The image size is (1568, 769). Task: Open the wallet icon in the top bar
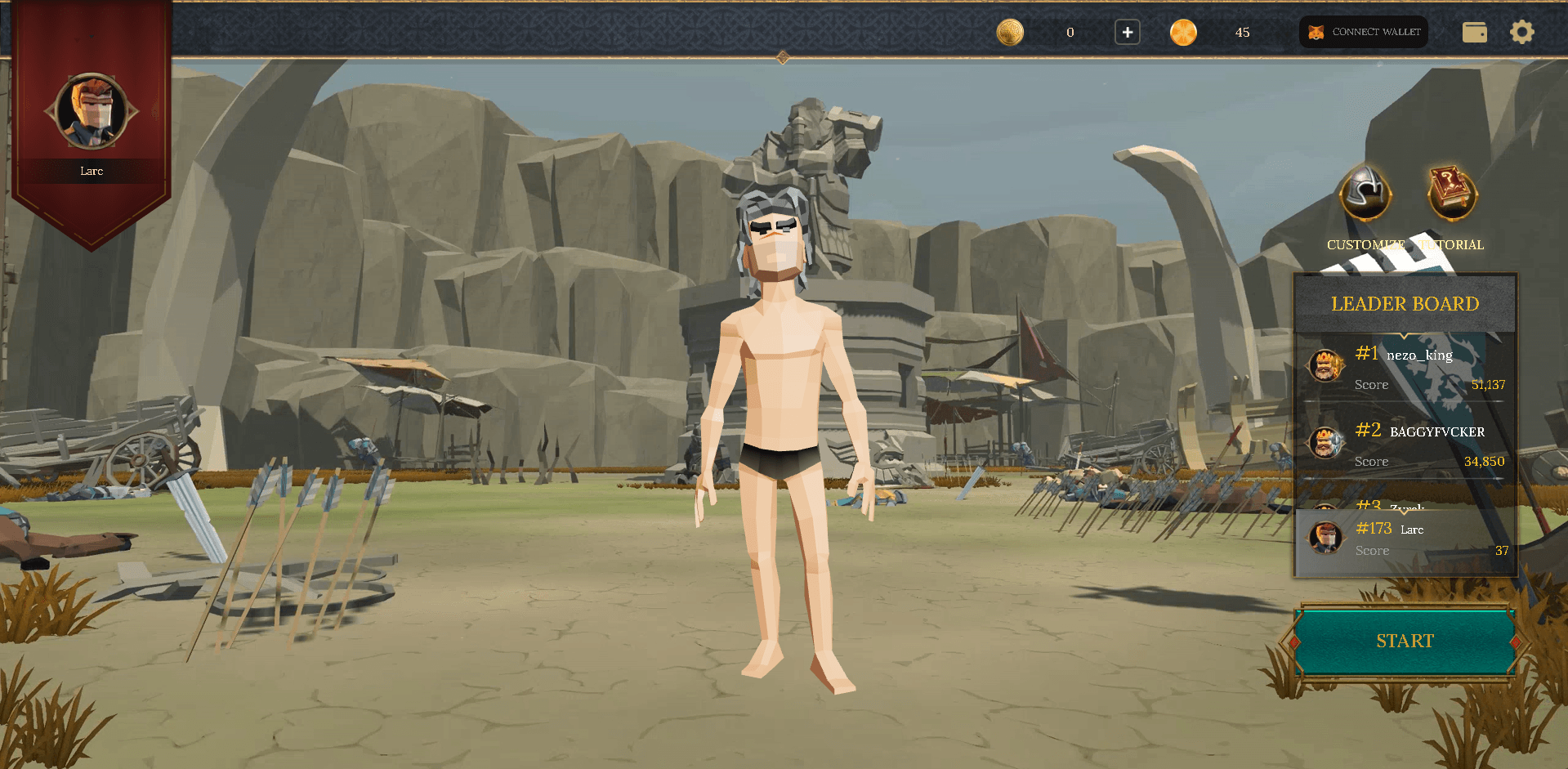point(1474,32)
